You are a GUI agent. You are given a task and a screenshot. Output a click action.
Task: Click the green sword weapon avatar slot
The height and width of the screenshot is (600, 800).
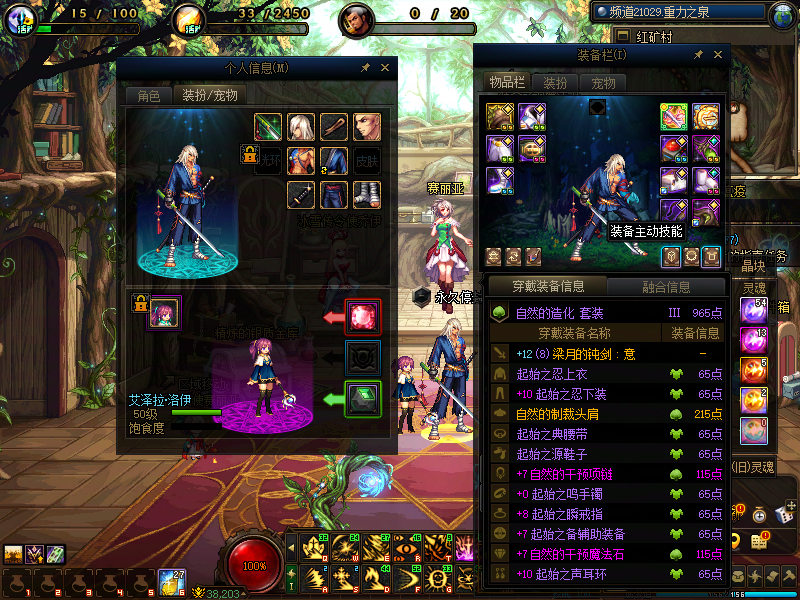pyautogui.click(x=267, y=127)
